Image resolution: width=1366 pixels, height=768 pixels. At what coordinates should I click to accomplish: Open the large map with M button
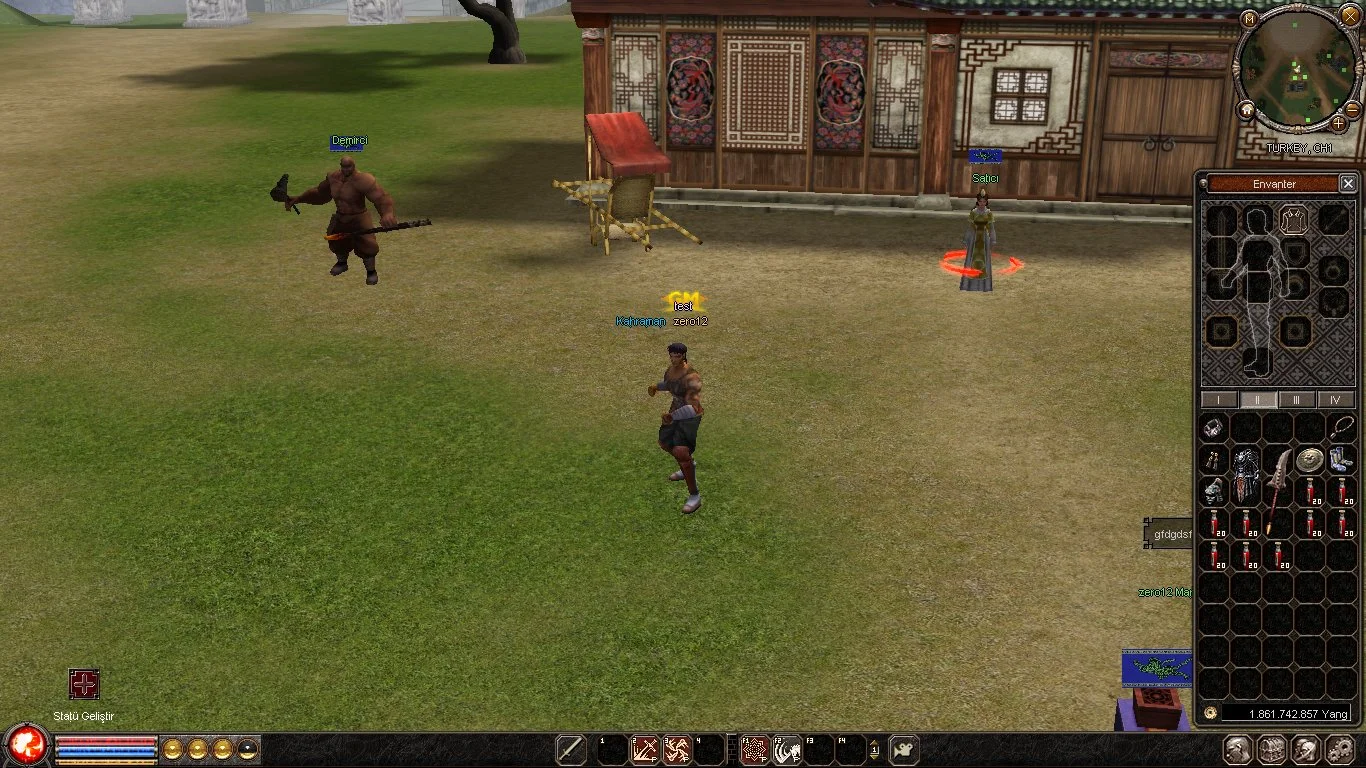click(x=1250, y=19)
